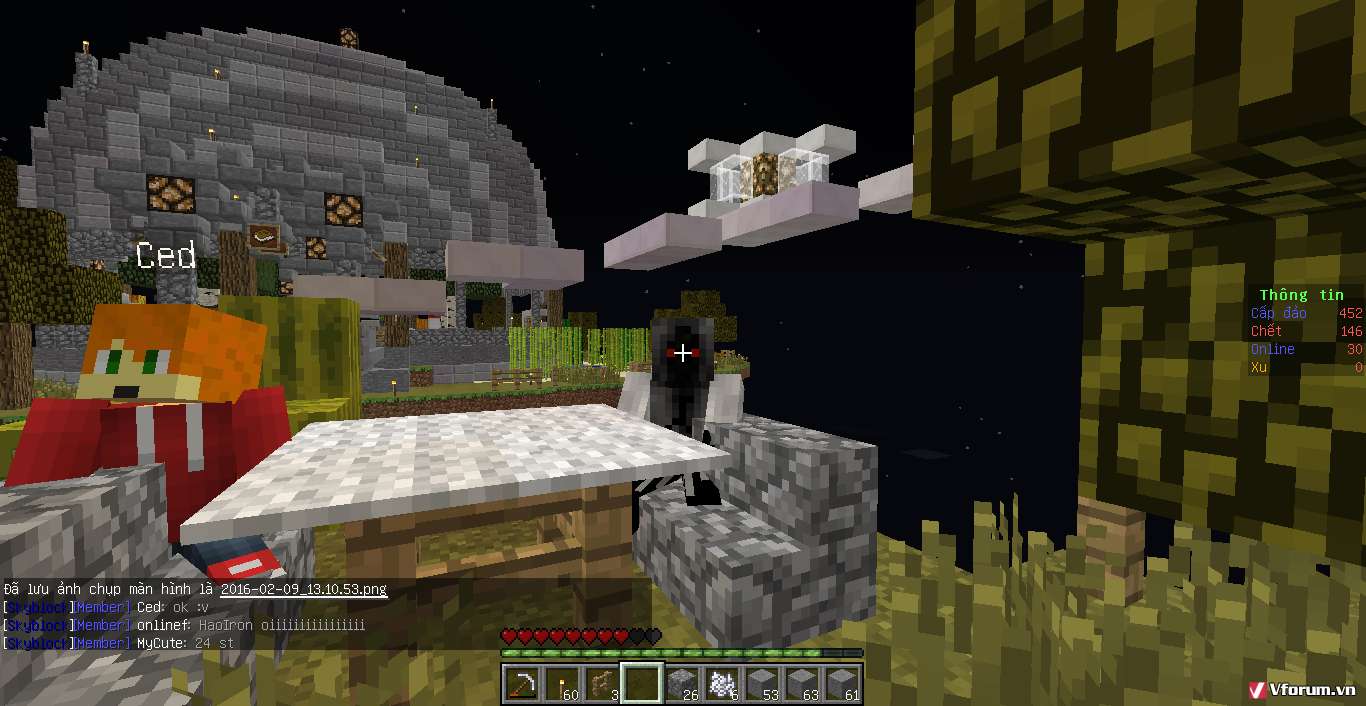
Task: Open the saved screenshot file link in chat
Action: point(303,590)
